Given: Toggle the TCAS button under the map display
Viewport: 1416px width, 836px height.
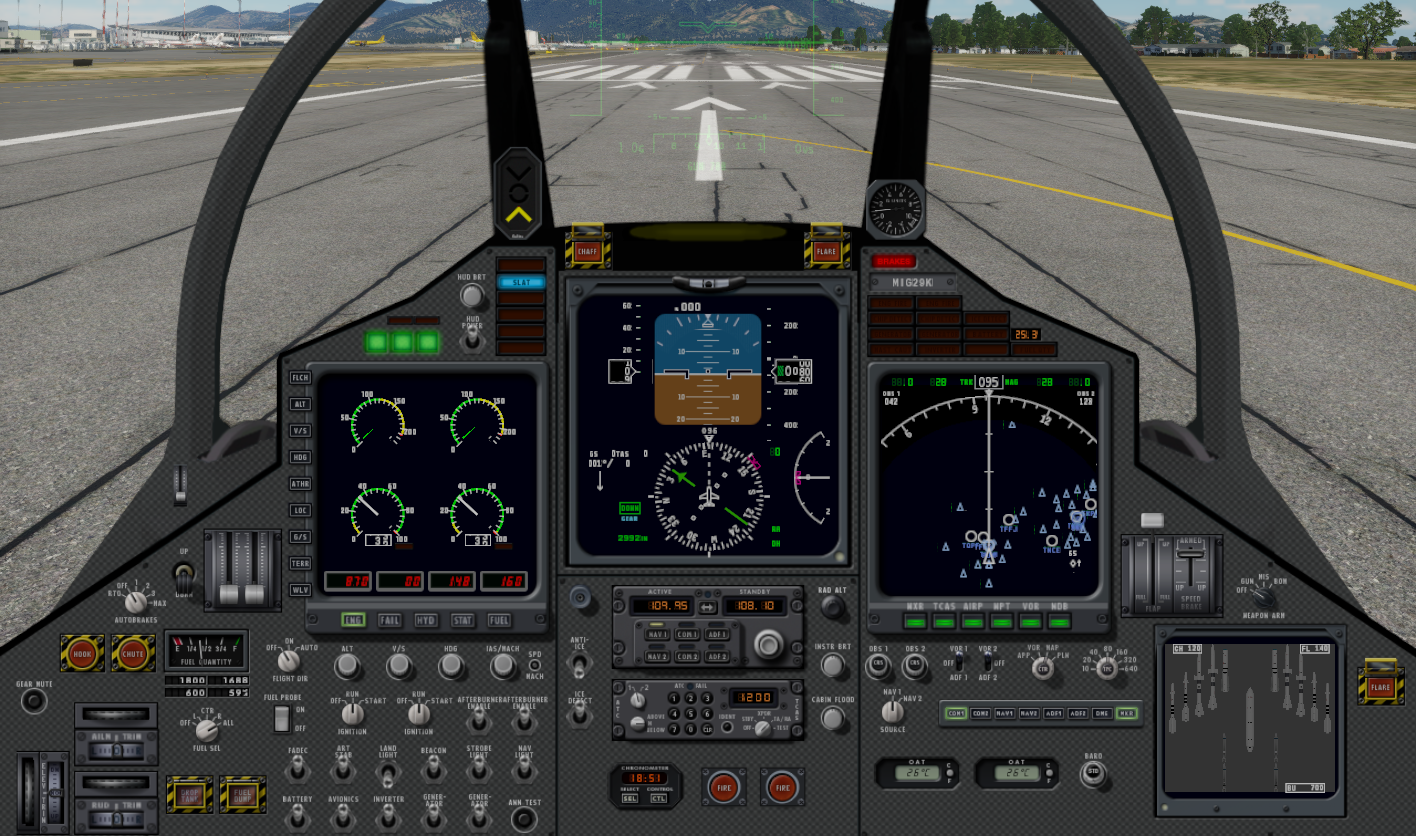Looking at the screenshot, I should tap(944, 622).
